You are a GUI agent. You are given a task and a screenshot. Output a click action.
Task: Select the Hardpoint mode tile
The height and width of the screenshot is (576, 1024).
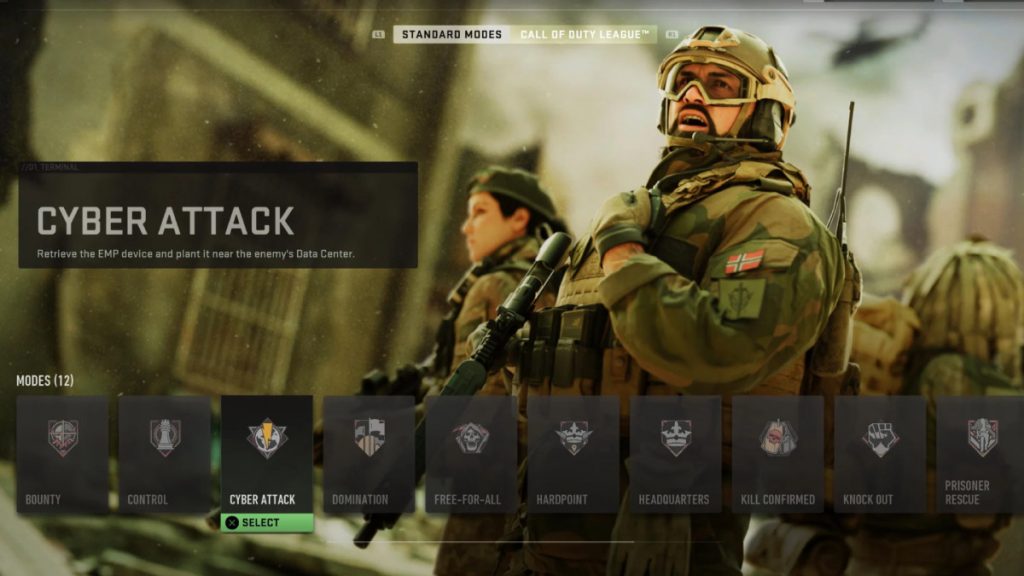point(573,454)
